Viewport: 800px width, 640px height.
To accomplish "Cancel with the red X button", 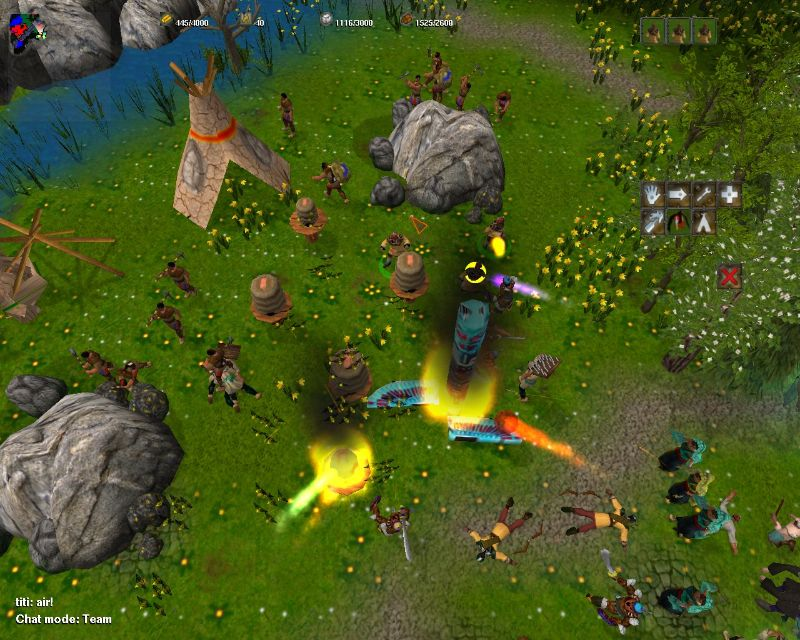I will click(730, 275).
